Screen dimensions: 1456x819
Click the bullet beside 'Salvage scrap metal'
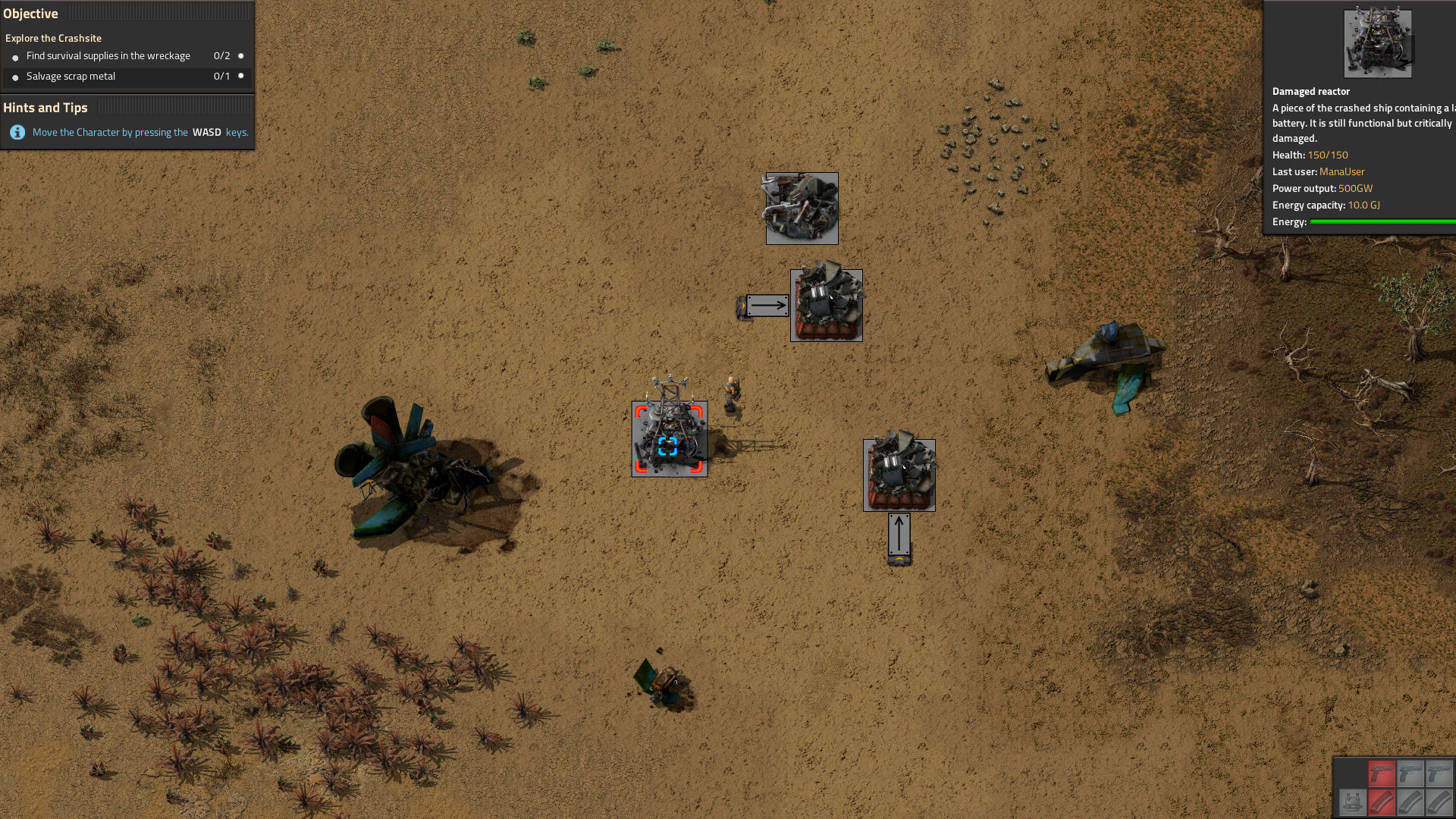click(15, 77)
